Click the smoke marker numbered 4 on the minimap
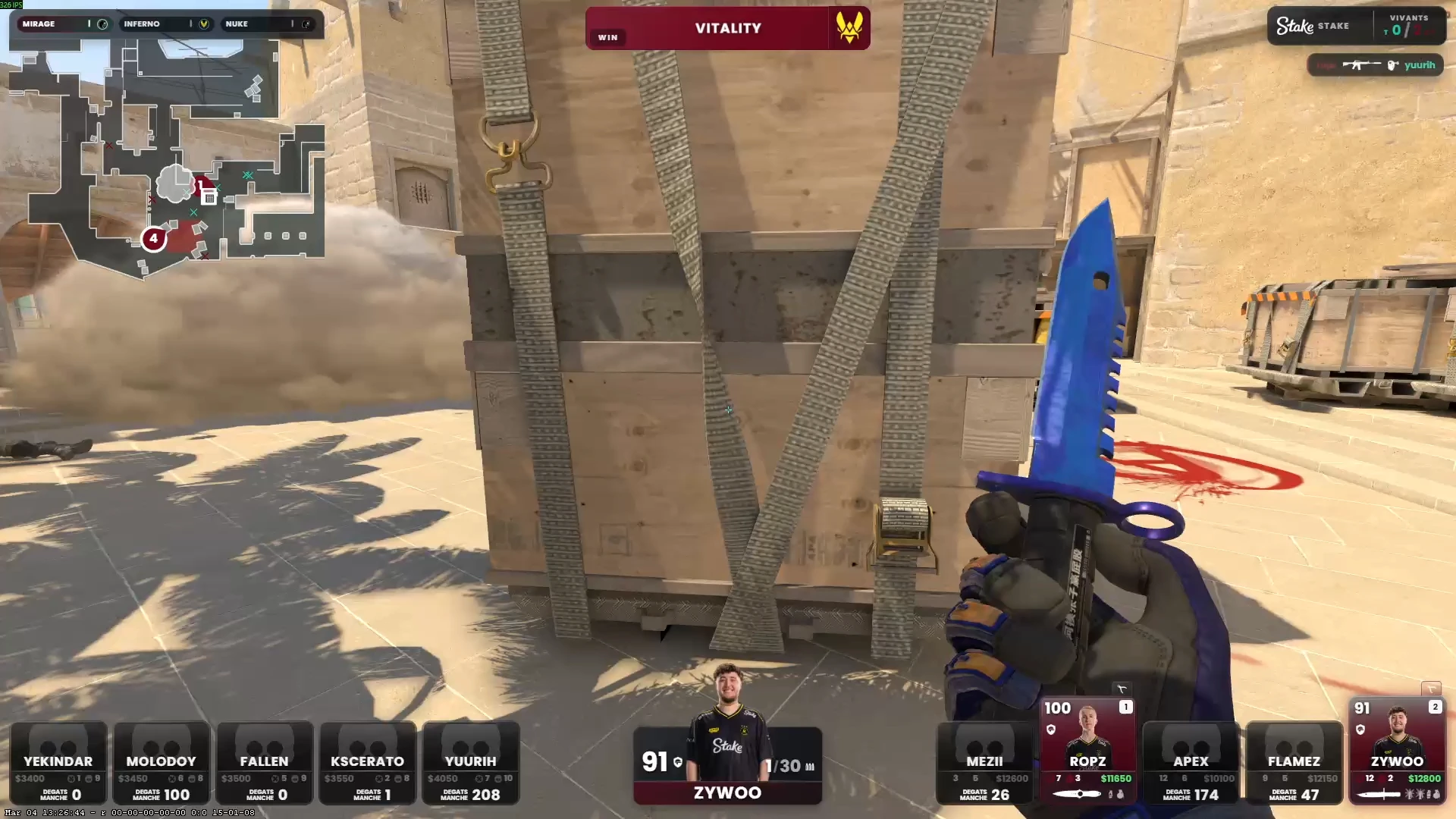The width and height of the screenshot is (1456, 819). 154,239
